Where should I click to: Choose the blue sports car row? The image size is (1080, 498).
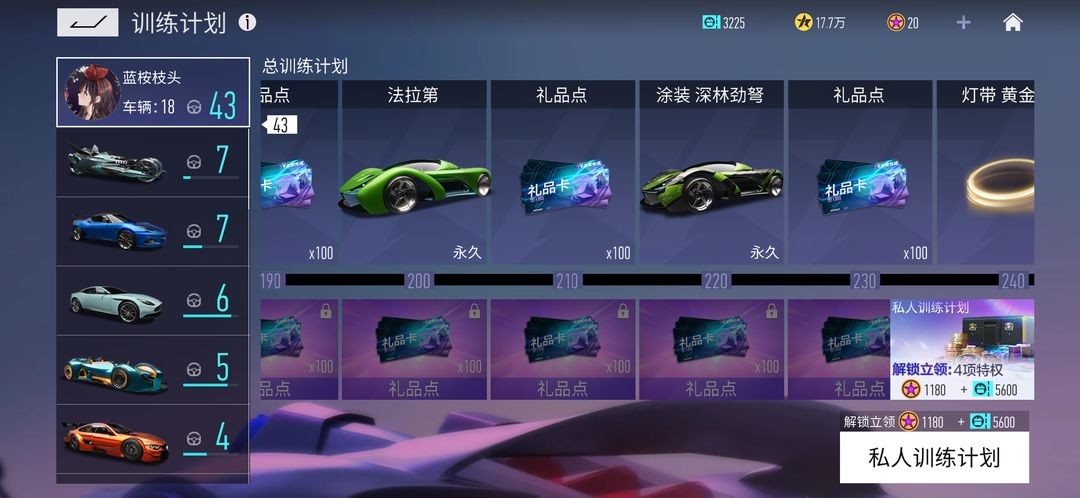point(153,231)
